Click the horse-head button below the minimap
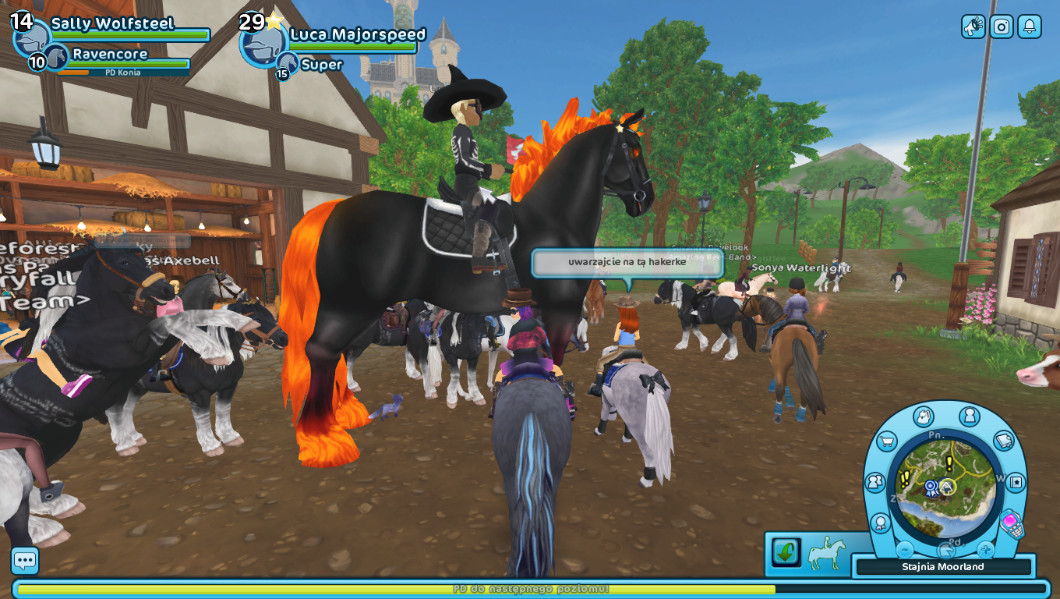Viewport: 1060px width, 599px height. tap(946, 550)
